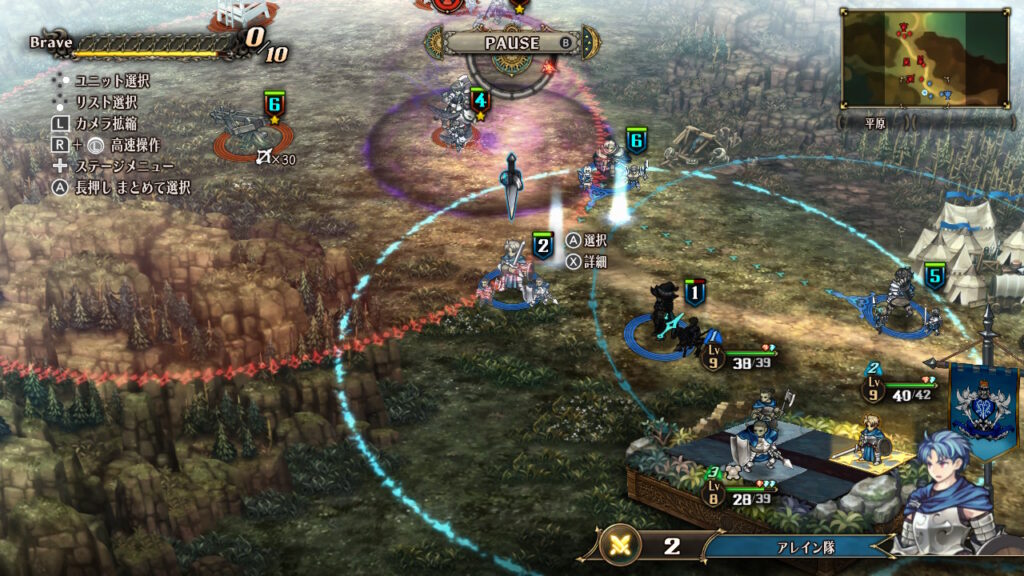The image size is (1024, 576).
Task: Click the アレイン隊 unit name banner
Action: [796, 546]
